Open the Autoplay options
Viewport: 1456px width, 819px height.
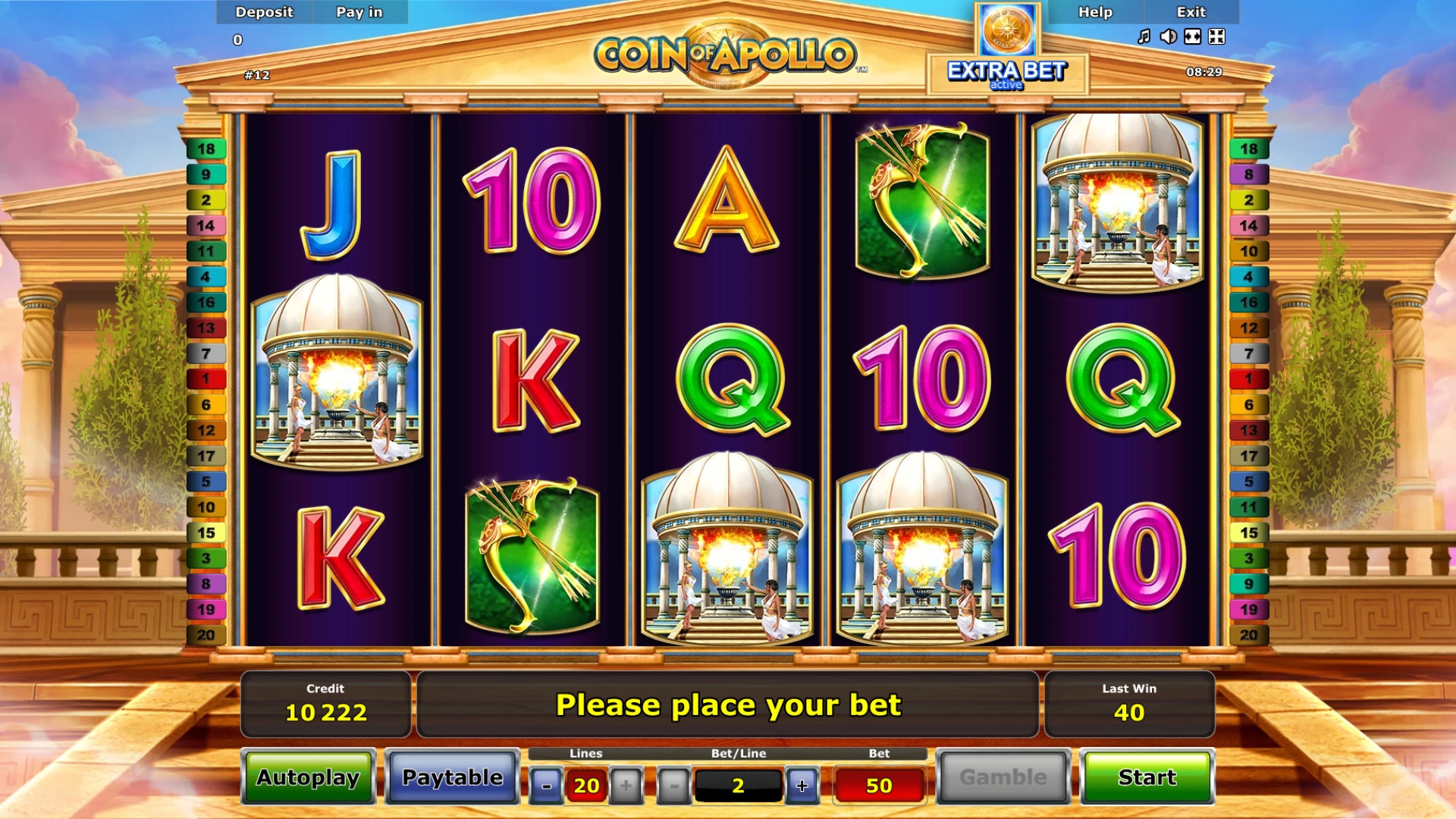click(x=308, y=777)
